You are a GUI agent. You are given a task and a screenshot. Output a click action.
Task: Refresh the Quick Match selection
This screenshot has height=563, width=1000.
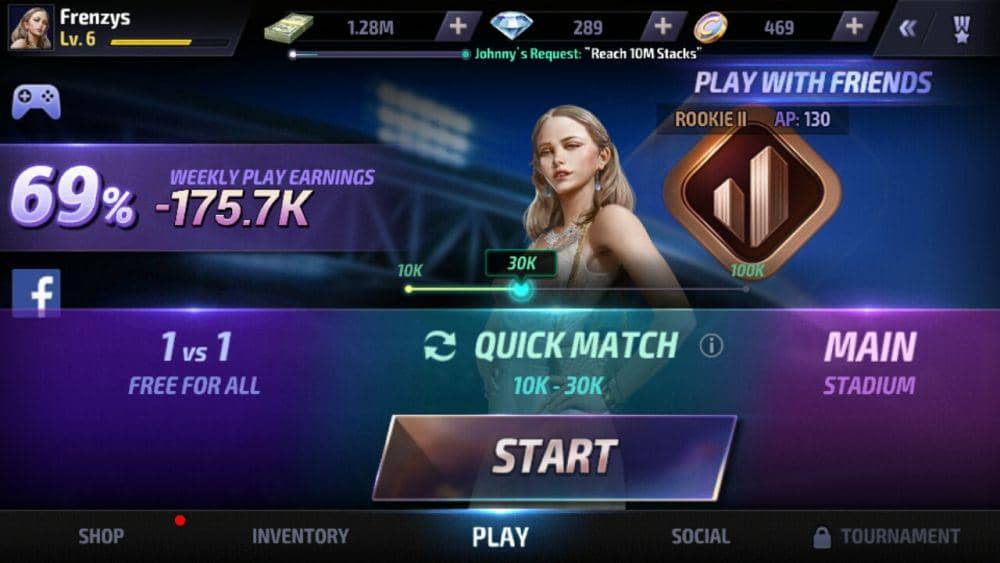pos(439,346)
